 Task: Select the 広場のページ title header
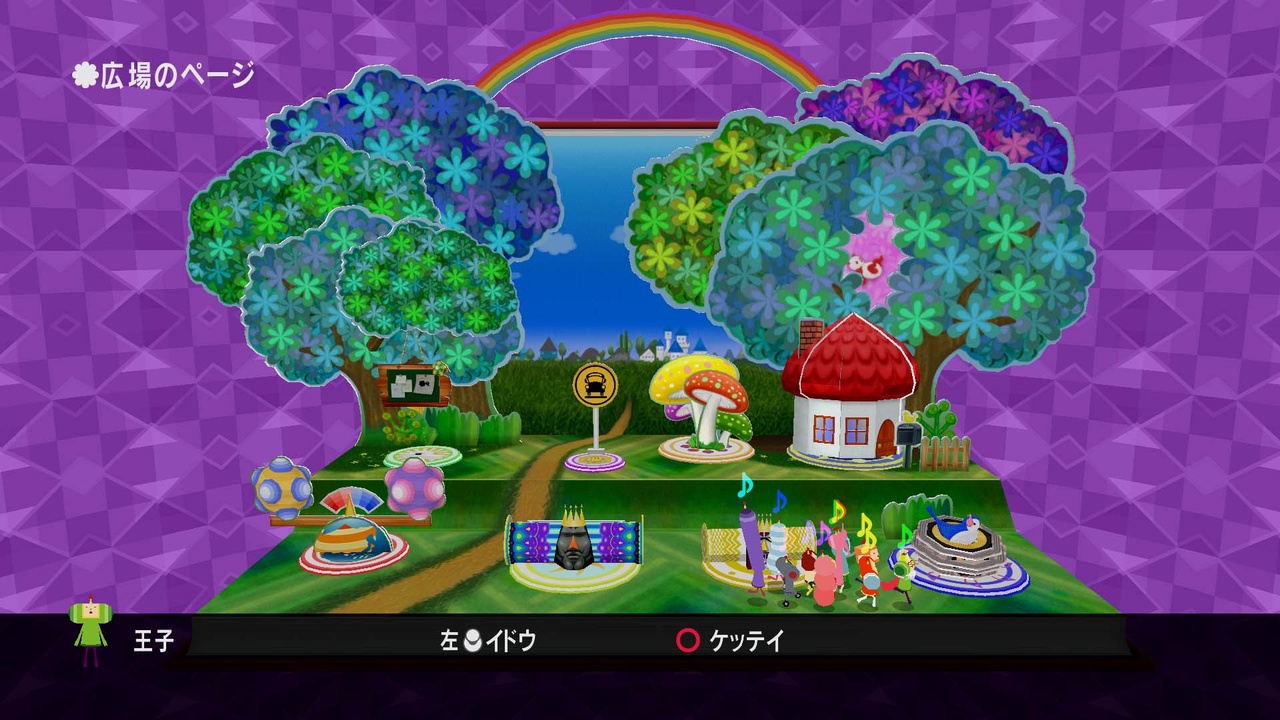tap(162, 71)
